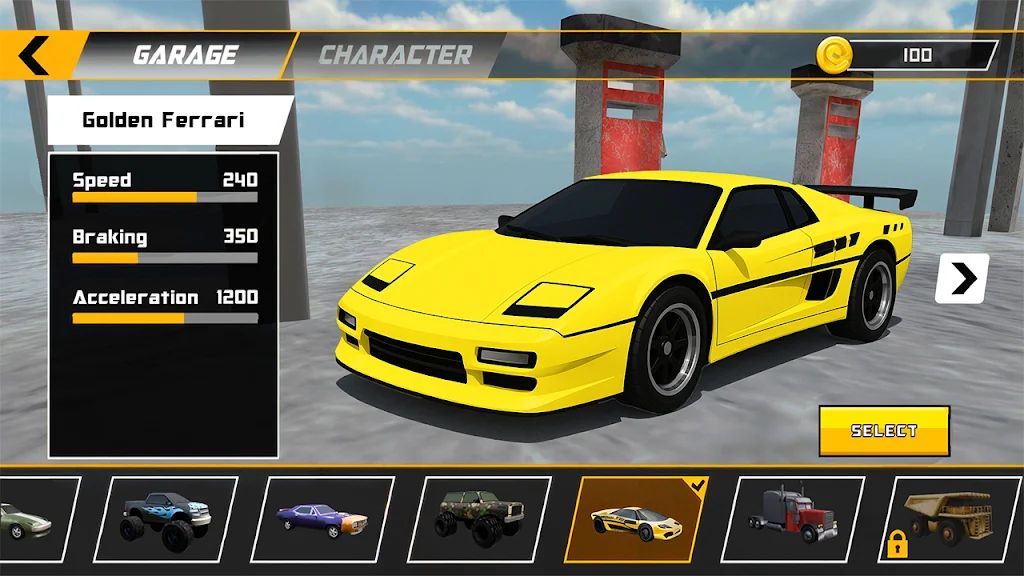
Task: Switch to the Garage tab
Action: click(x=186, y=55)
